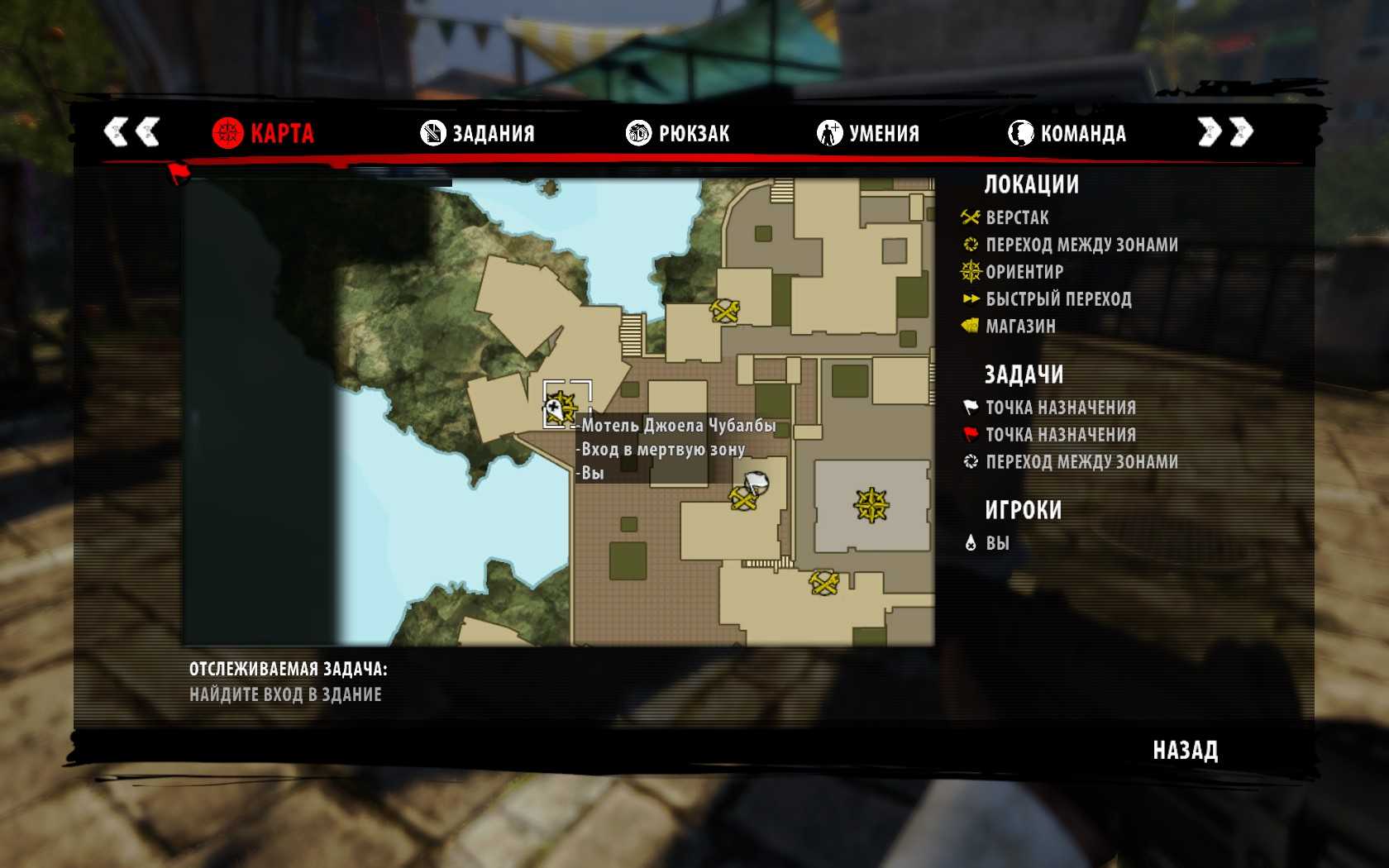
Task: Show the КОМАНДА team tab
Action: pos(1067,133)
